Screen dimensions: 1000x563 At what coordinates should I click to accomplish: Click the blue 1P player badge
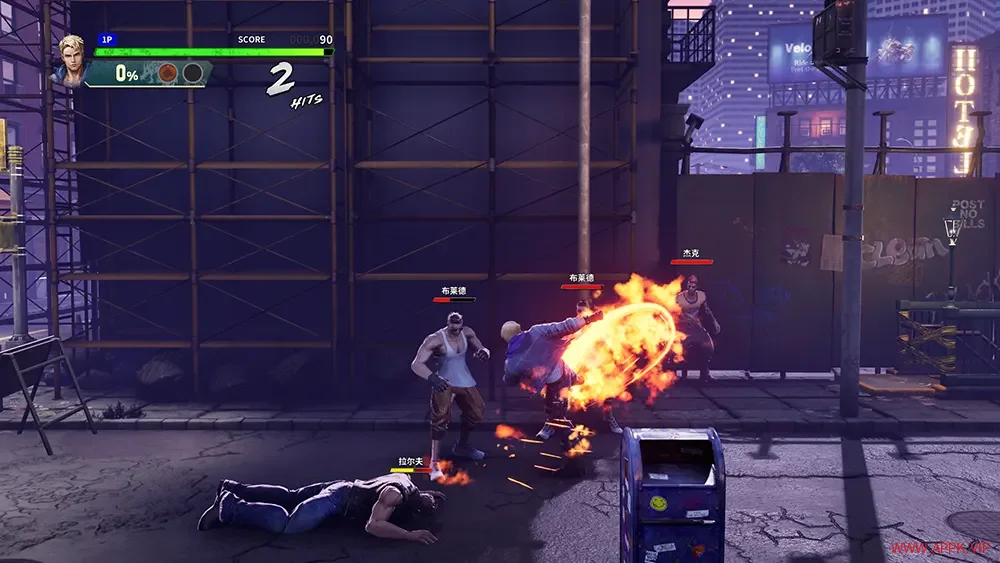click(107, 40)
